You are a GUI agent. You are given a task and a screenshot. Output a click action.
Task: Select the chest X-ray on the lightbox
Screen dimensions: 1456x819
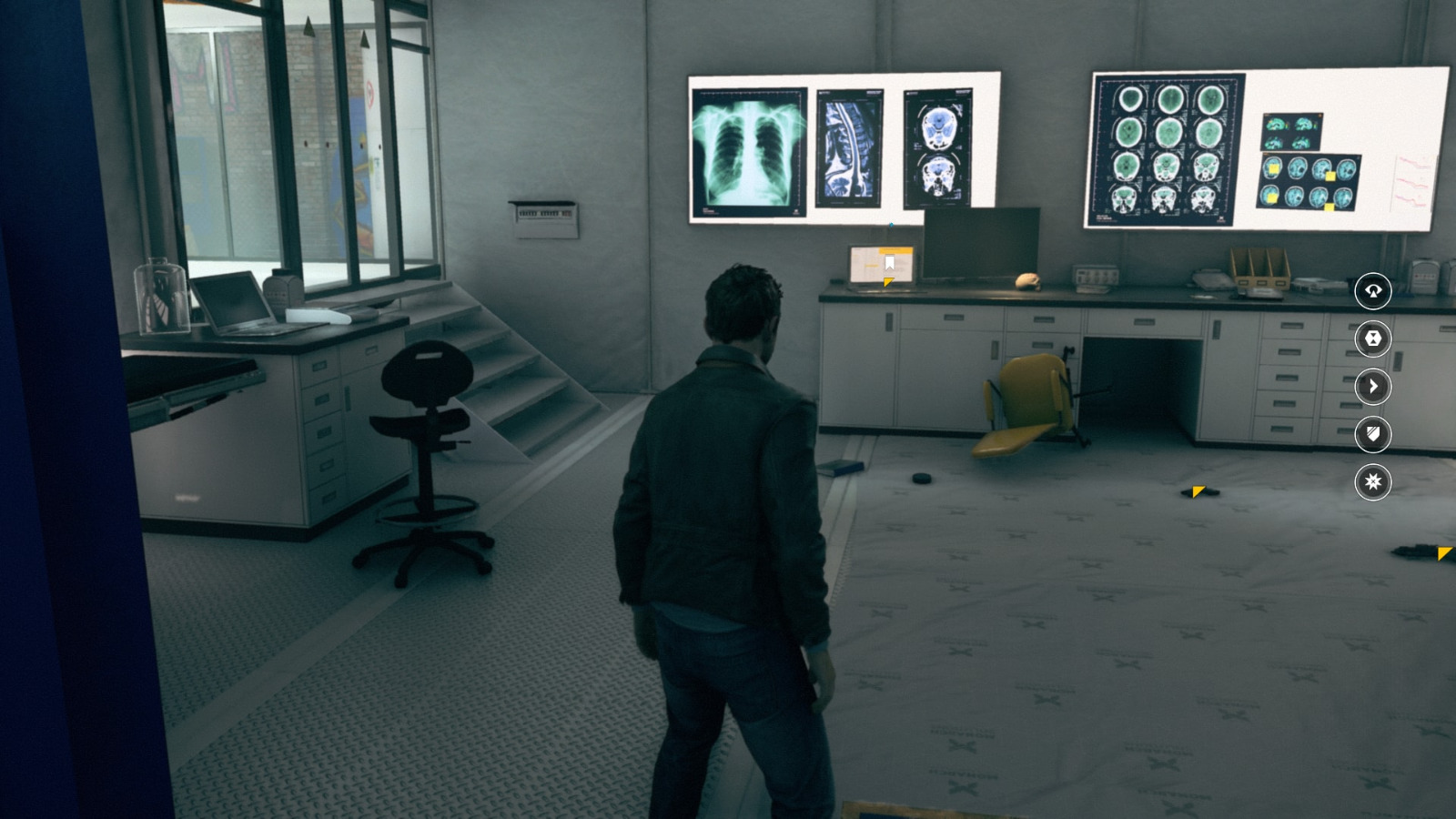pyautogui.click(x=751, y=150)
